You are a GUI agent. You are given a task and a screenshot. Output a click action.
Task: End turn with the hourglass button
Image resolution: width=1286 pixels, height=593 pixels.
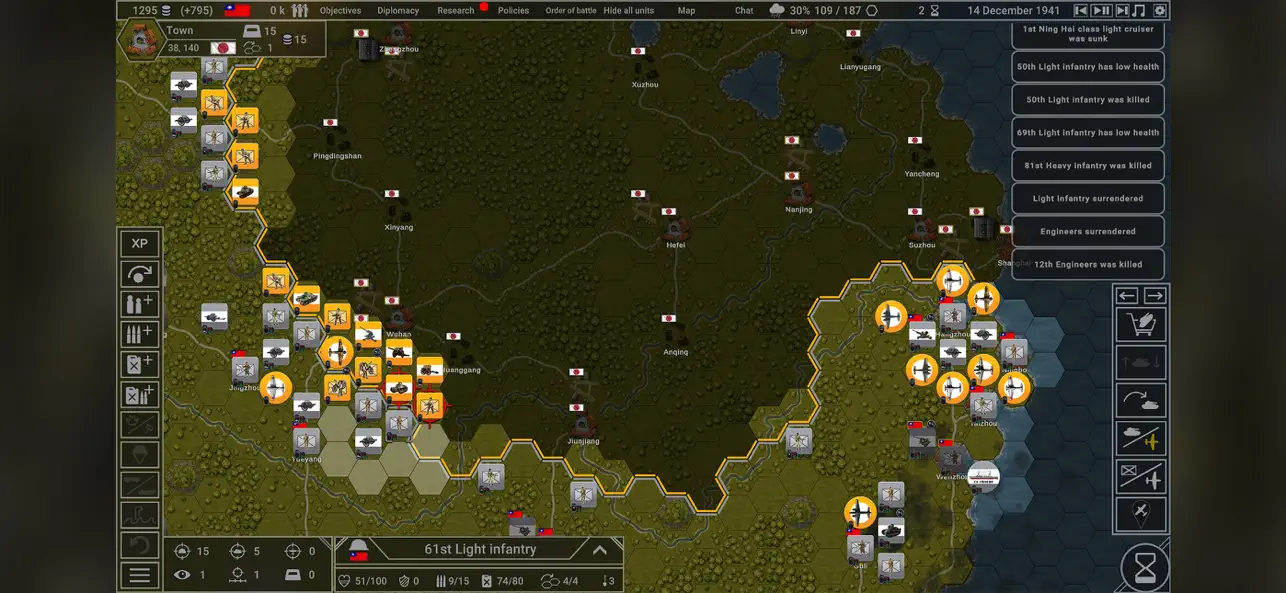point(1145,568)
